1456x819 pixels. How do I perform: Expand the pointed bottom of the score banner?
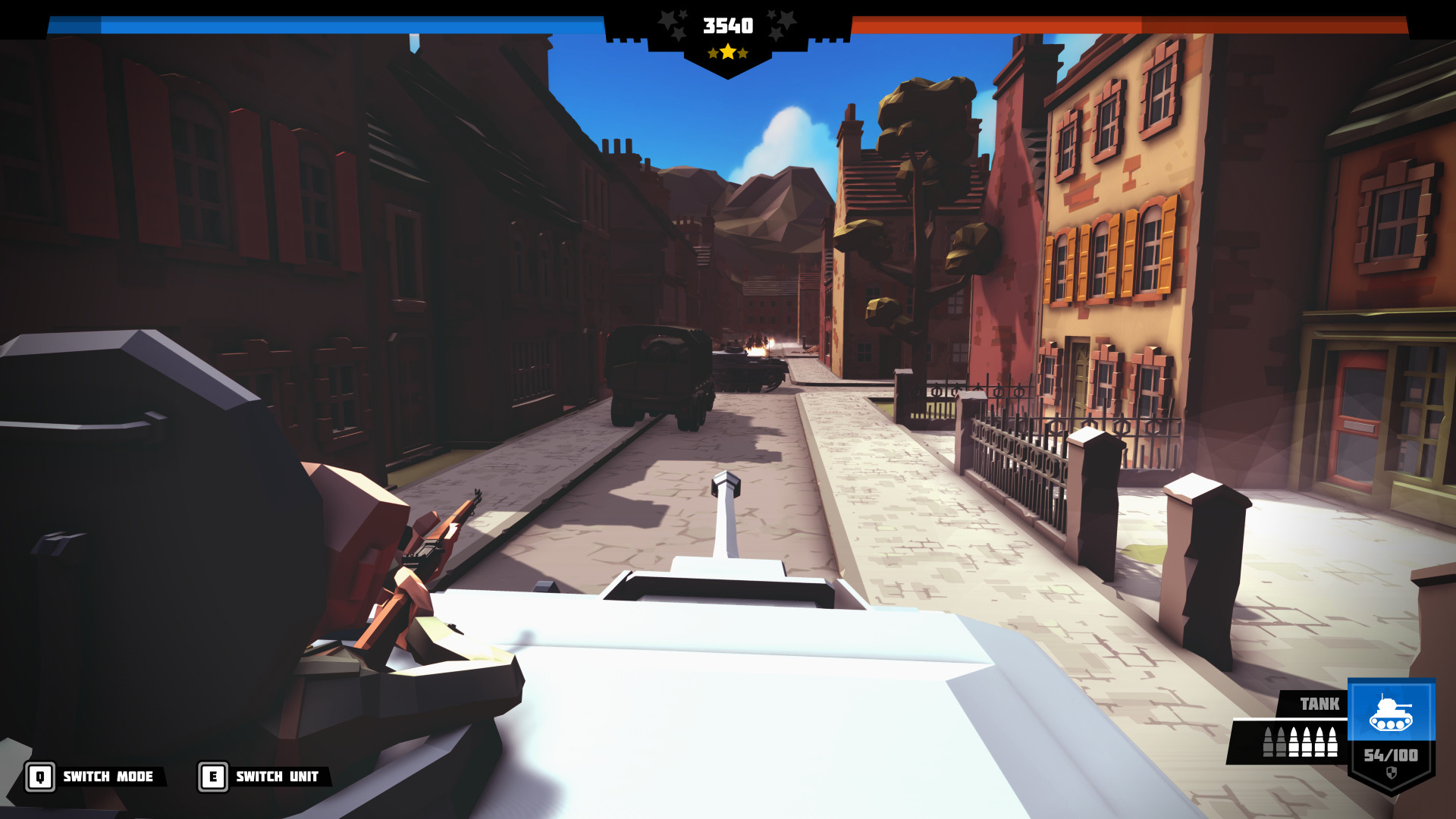pos(728,73)
